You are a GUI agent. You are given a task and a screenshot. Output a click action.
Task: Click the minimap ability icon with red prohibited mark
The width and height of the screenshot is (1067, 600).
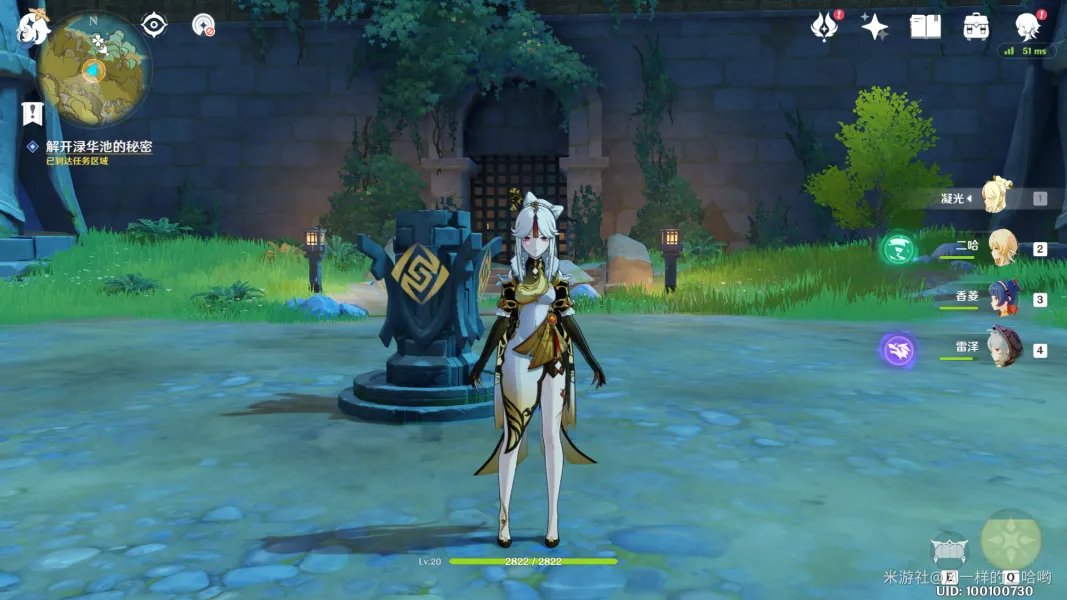204,25
